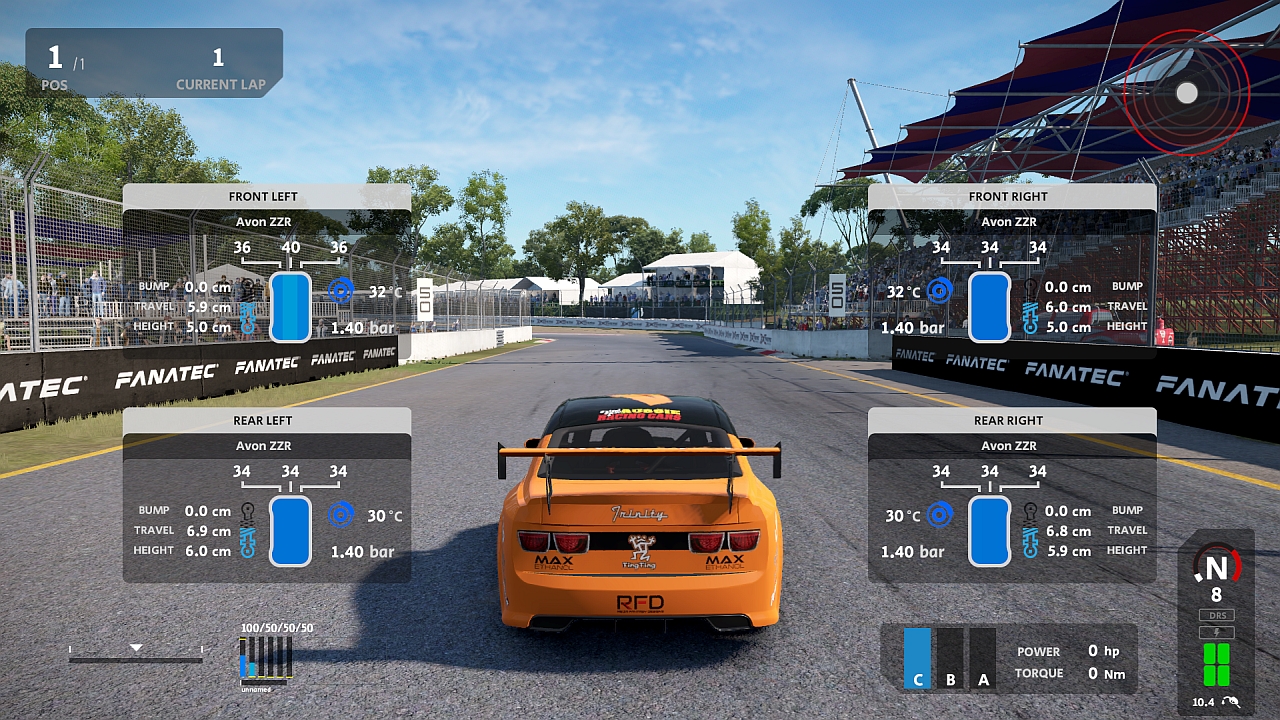Choose the A bar
Image resolution: width=1280 pixels, height=720 pixels.
tap(983, 659)
